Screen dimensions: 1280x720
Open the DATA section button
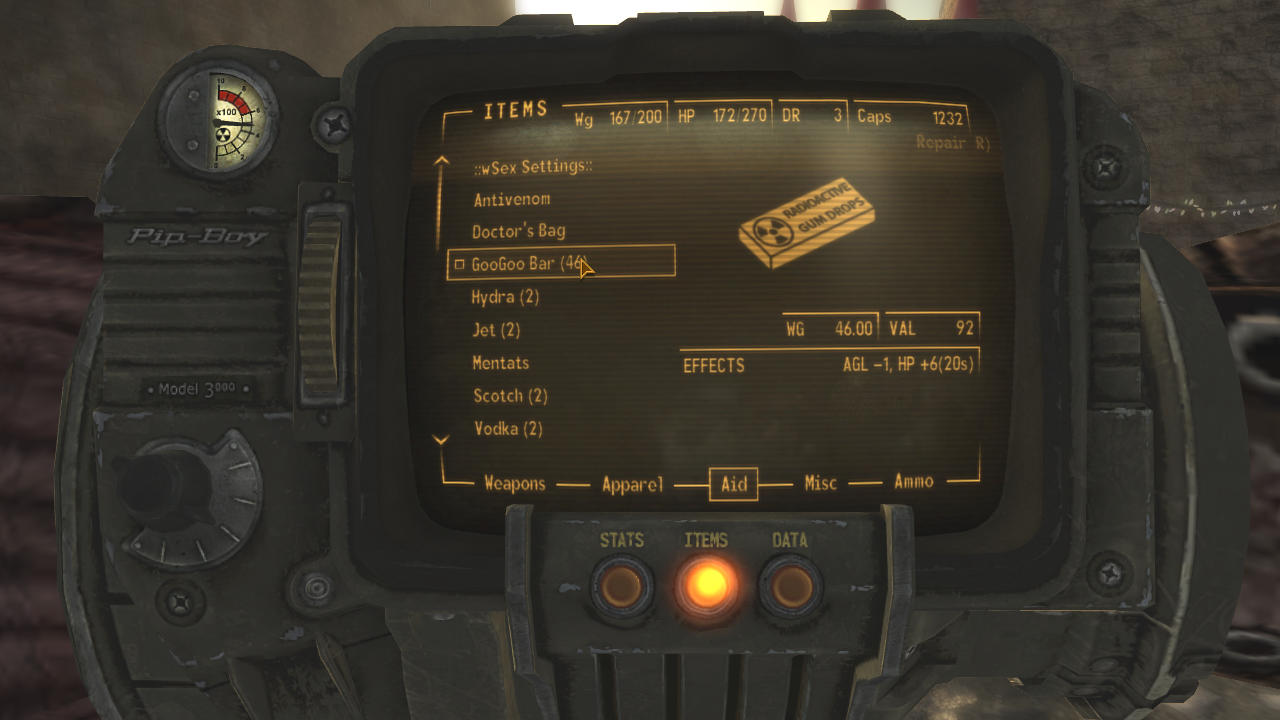[x=790, y=587]
